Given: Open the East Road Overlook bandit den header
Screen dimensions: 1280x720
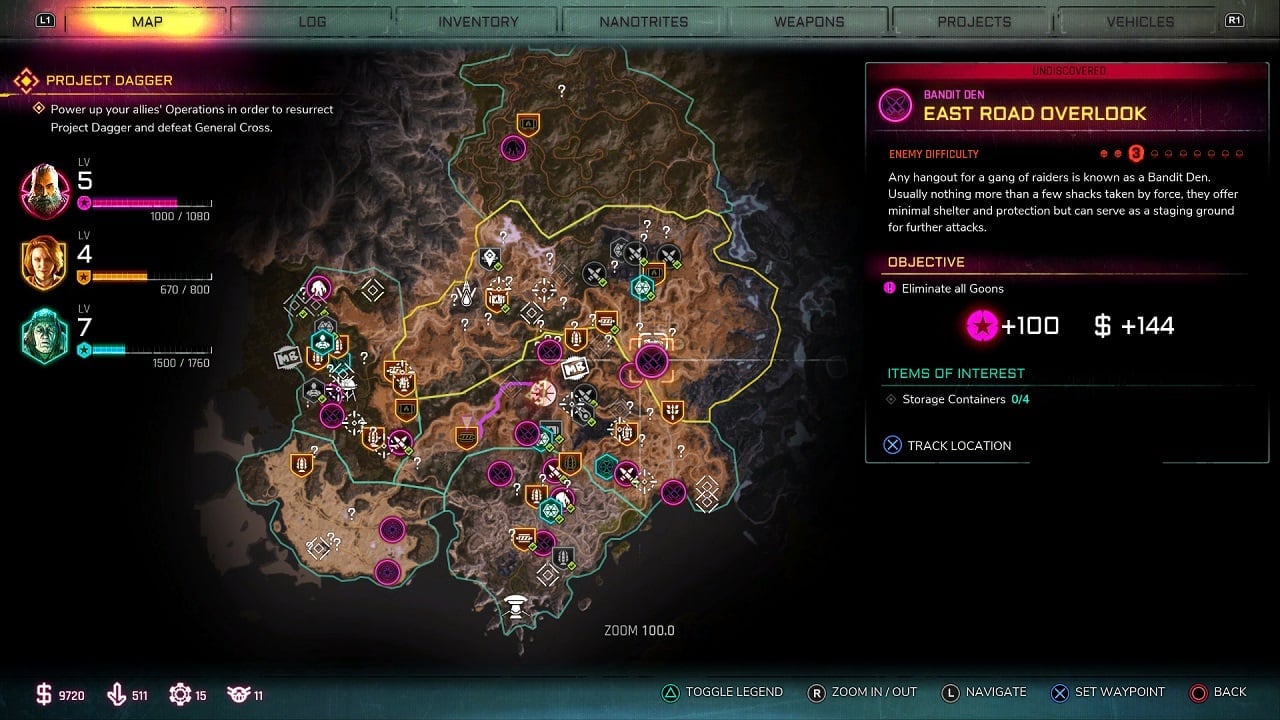Looking at the screenshot, I should [x=1034, y=113].
